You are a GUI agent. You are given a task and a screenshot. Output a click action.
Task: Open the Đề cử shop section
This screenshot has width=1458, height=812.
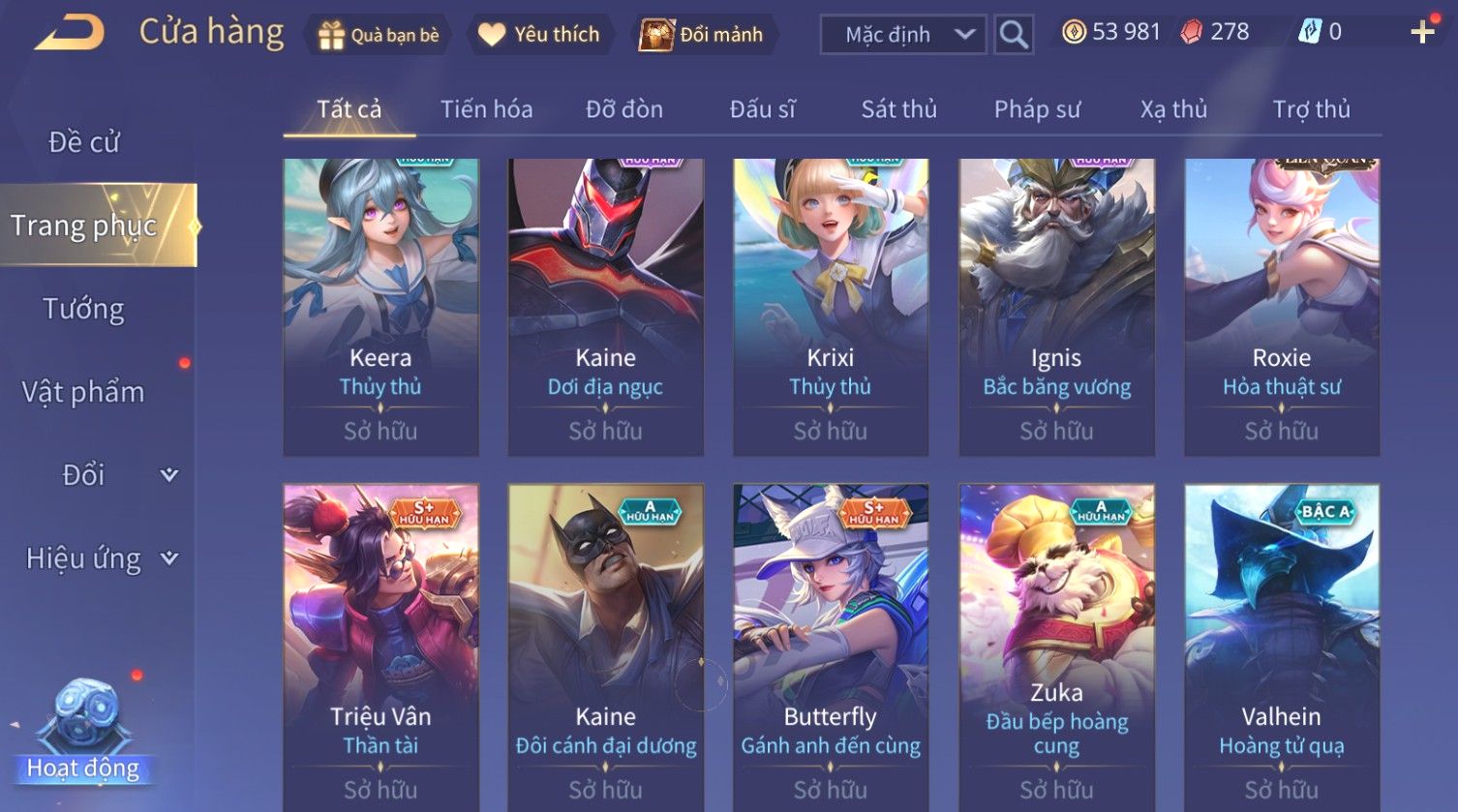84,142
